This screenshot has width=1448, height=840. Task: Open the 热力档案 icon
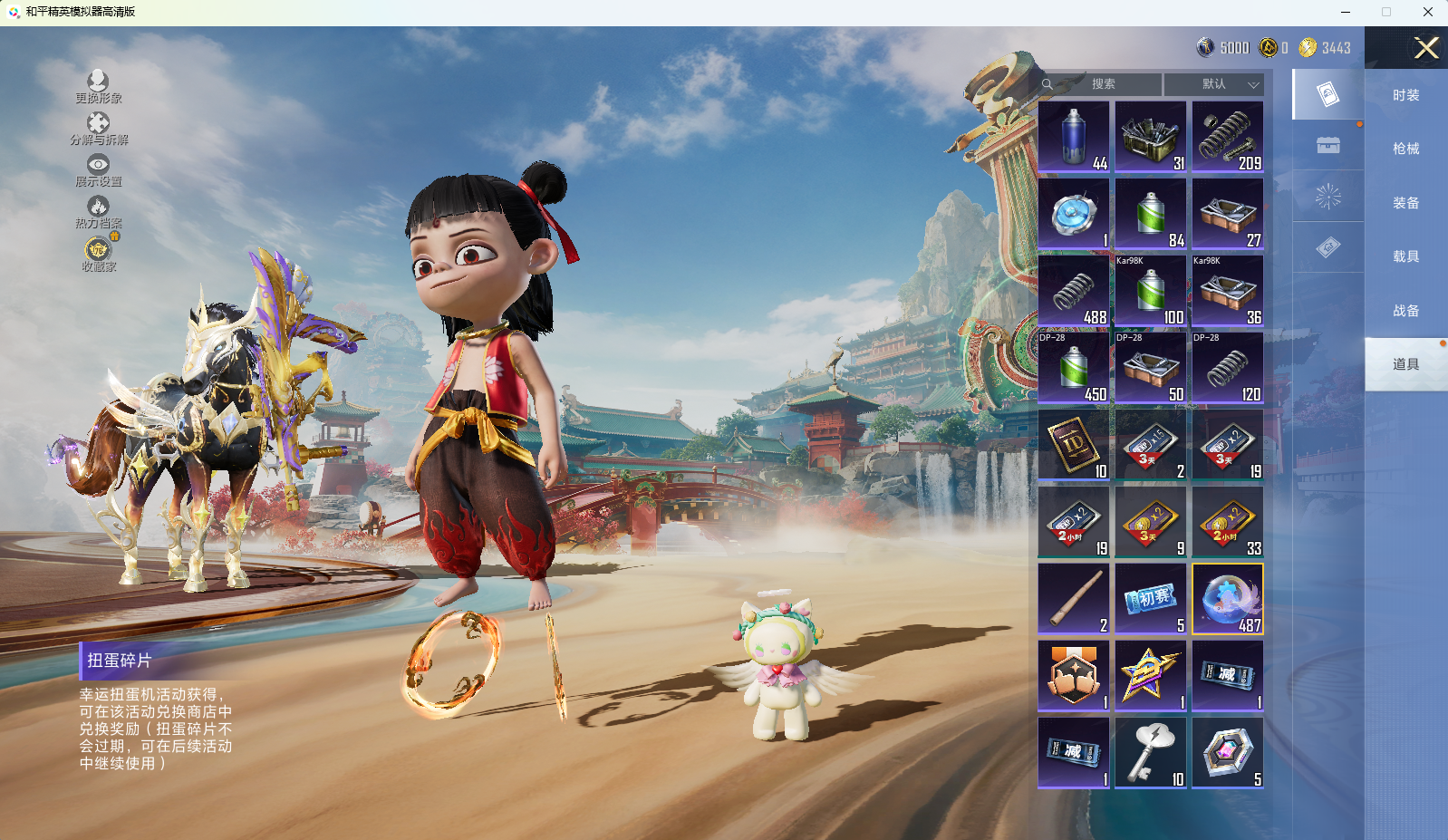click(x=98, y=212)
